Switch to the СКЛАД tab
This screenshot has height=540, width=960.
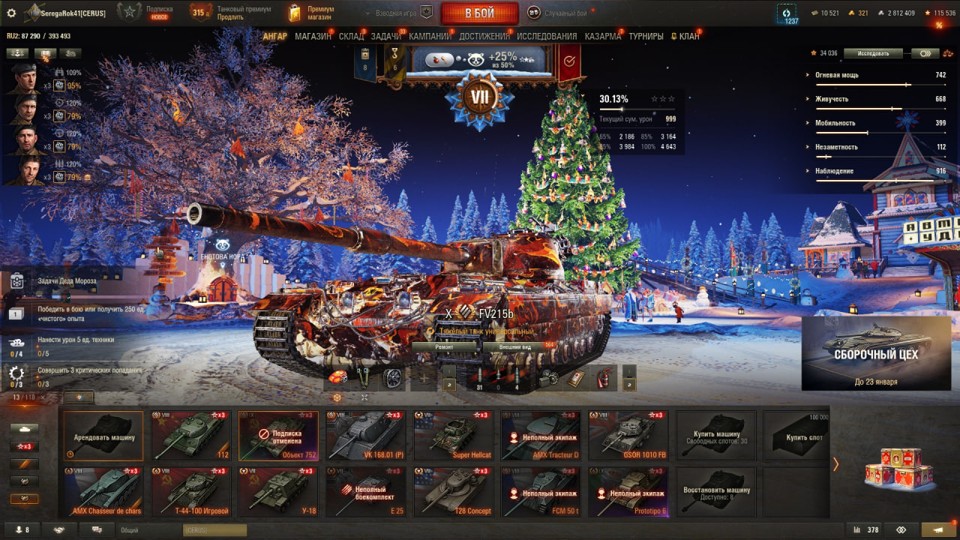pyautogui.click(x=352, y=36)
